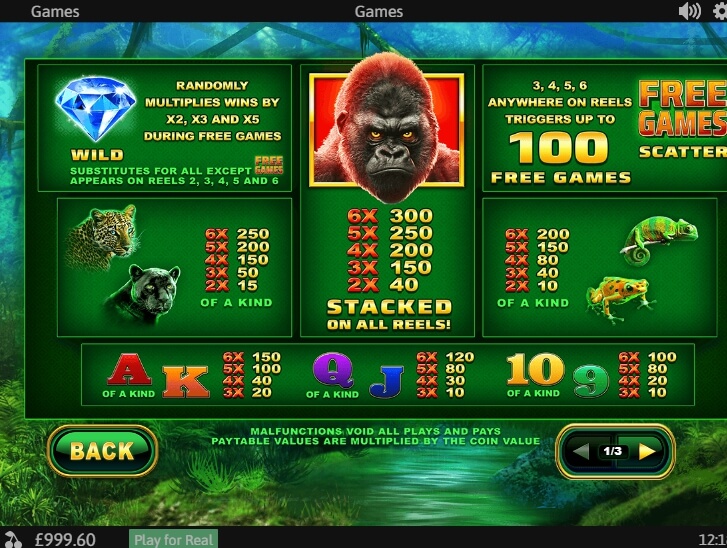Image resolution: width=727 pixels, height=548 pixels.
Task: Click the Play for Real button
Action: (x=174, y=539)
